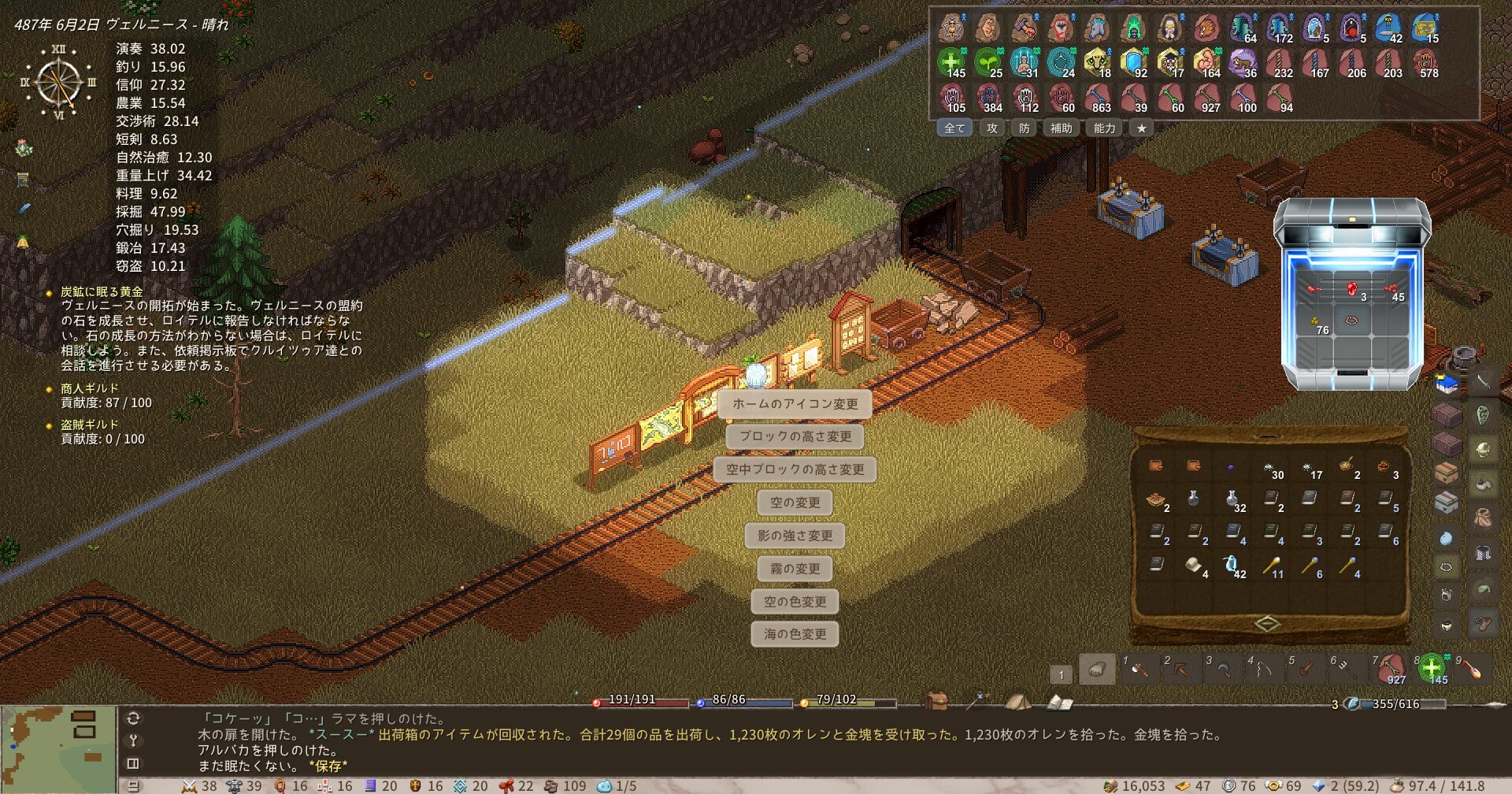Select 影の強さ変更 menu entry
This screenshot has height=794, width=1512.
coord(795,536)
